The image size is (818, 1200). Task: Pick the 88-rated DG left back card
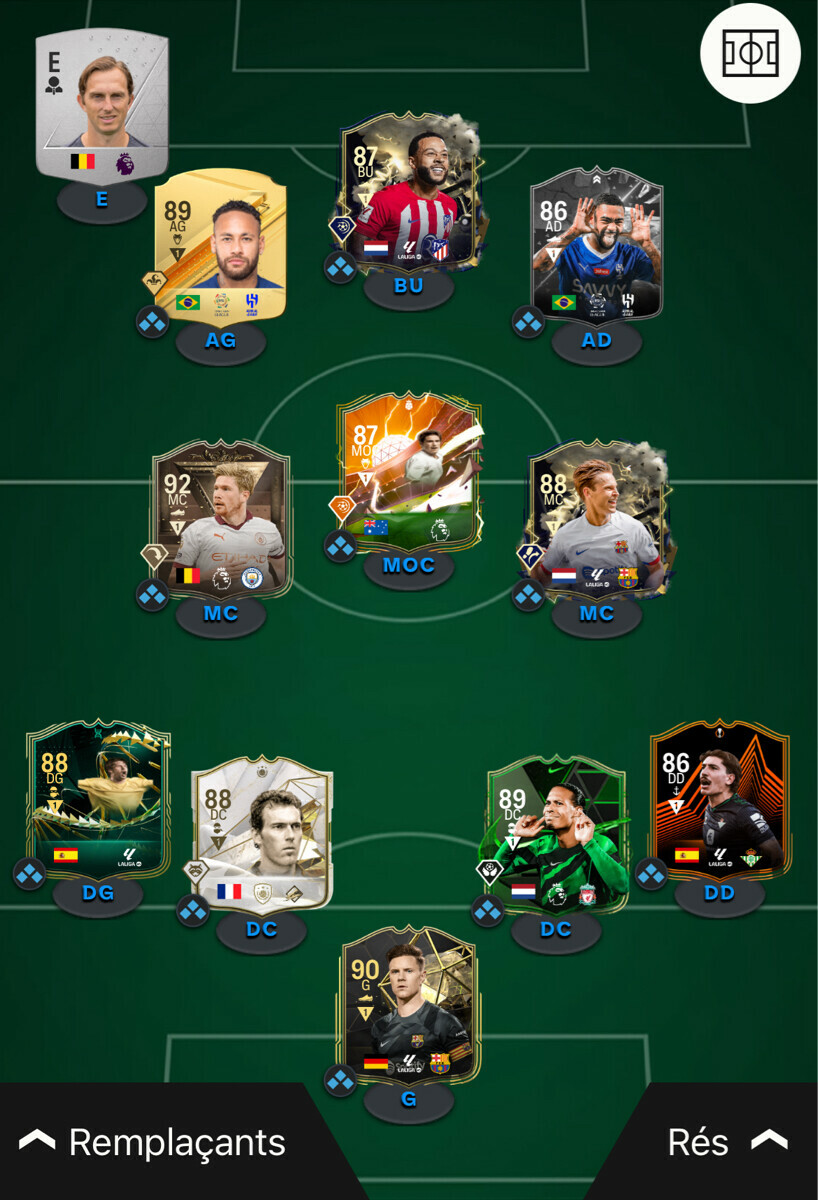(98, 798)
